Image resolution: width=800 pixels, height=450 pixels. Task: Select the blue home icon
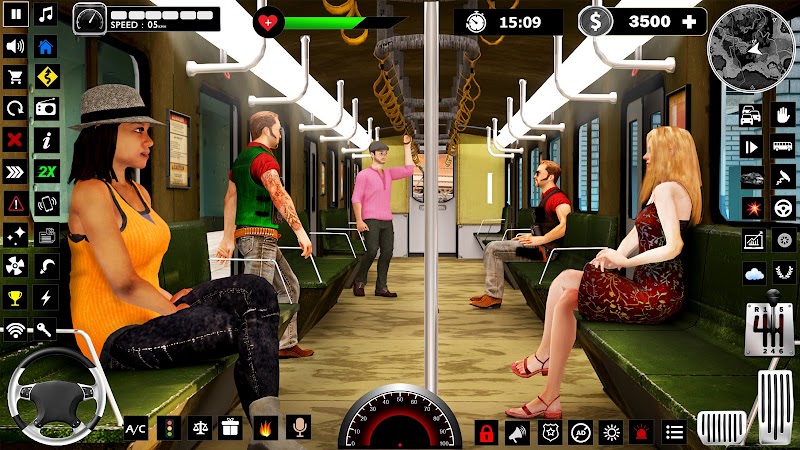point(46,46)
